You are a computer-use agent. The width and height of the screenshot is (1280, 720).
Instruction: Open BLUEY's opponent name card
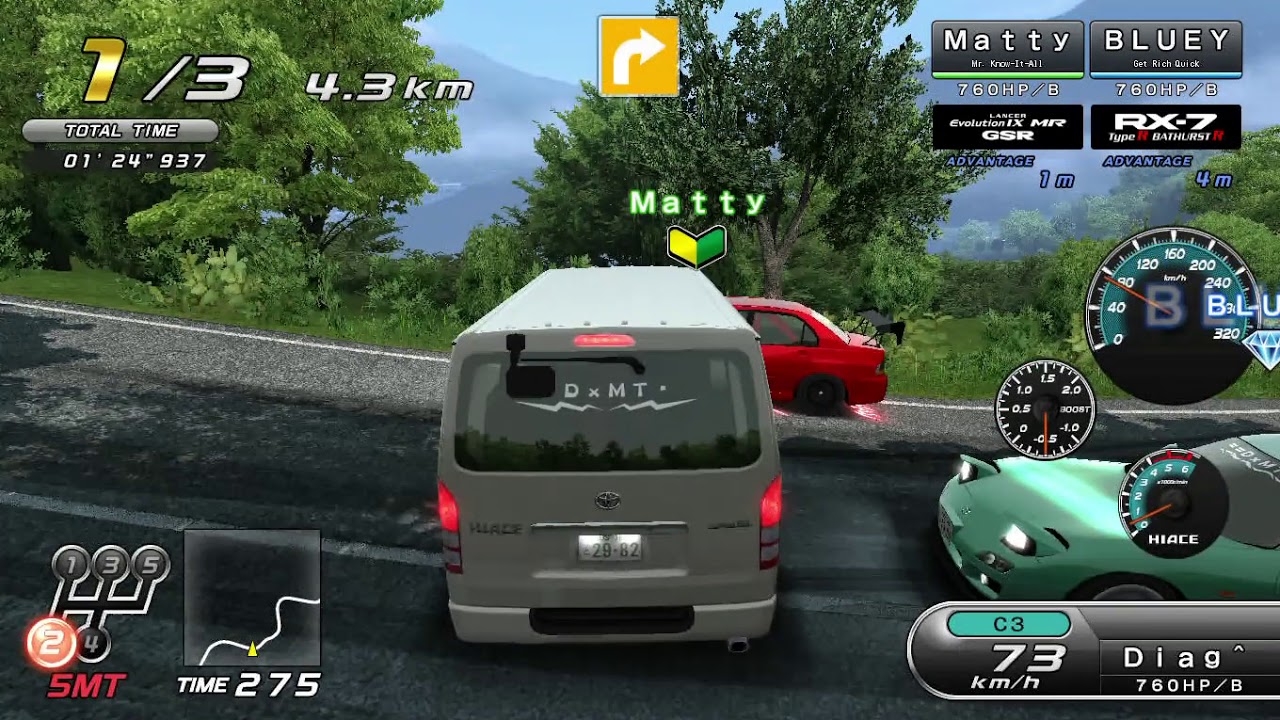pyautogui.click(x=1166, y=48)
